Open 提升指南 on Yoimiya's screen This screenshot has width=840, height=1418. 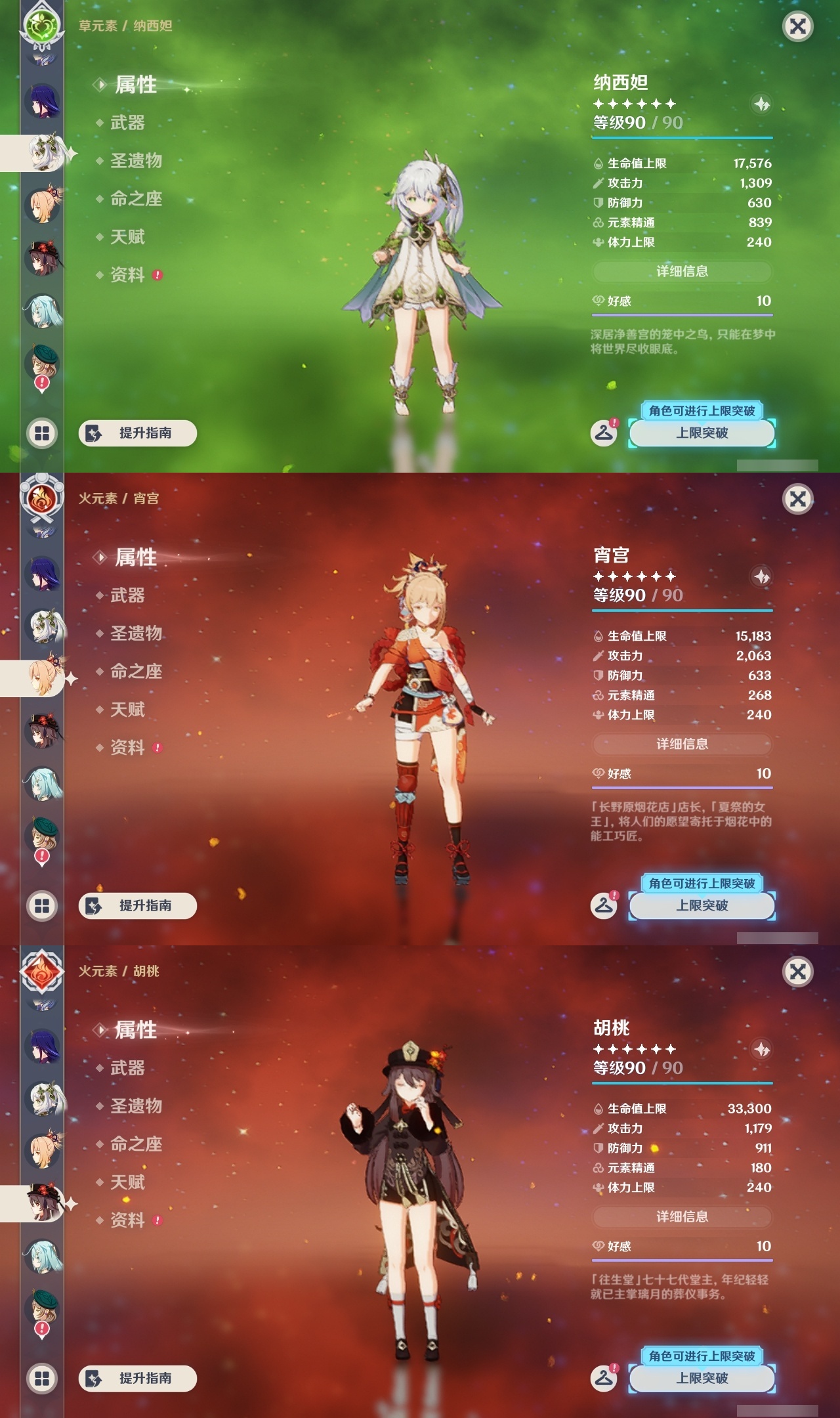(x=139, y=906)
